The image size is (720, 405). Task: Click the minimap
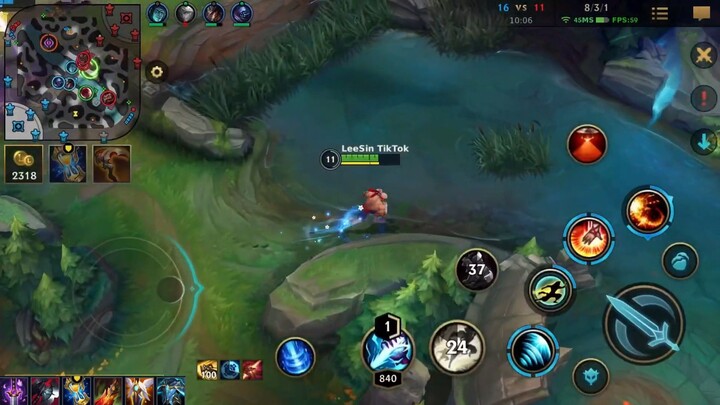pyautogui.click(x=71, y=71)
